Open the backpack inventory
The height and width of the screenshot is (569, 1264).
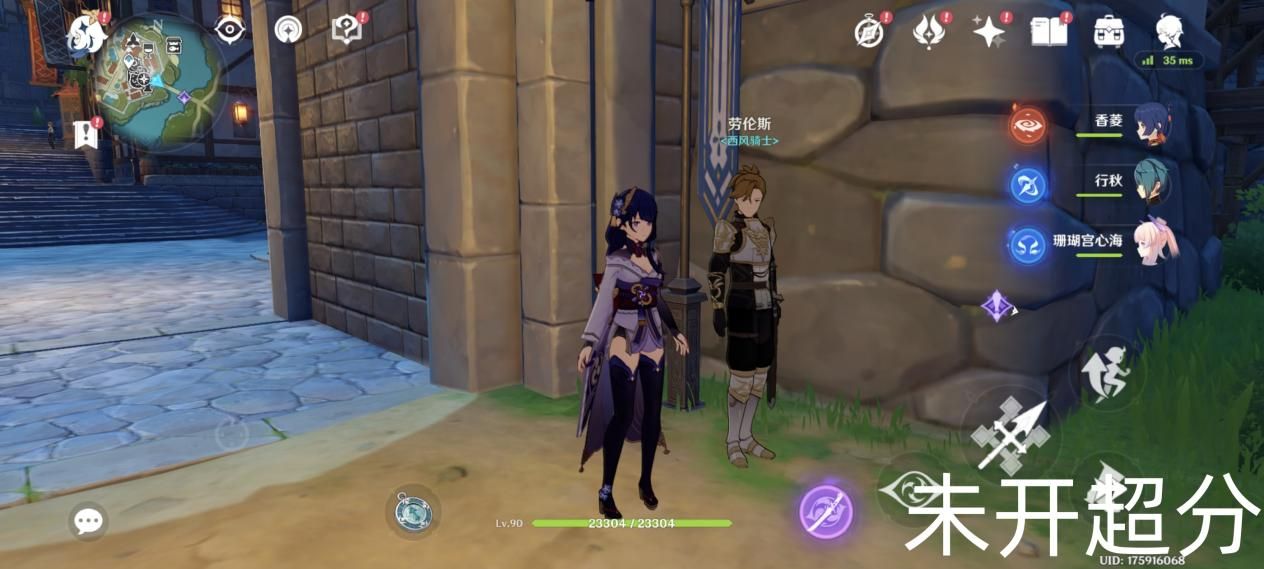pos(1107,32)
